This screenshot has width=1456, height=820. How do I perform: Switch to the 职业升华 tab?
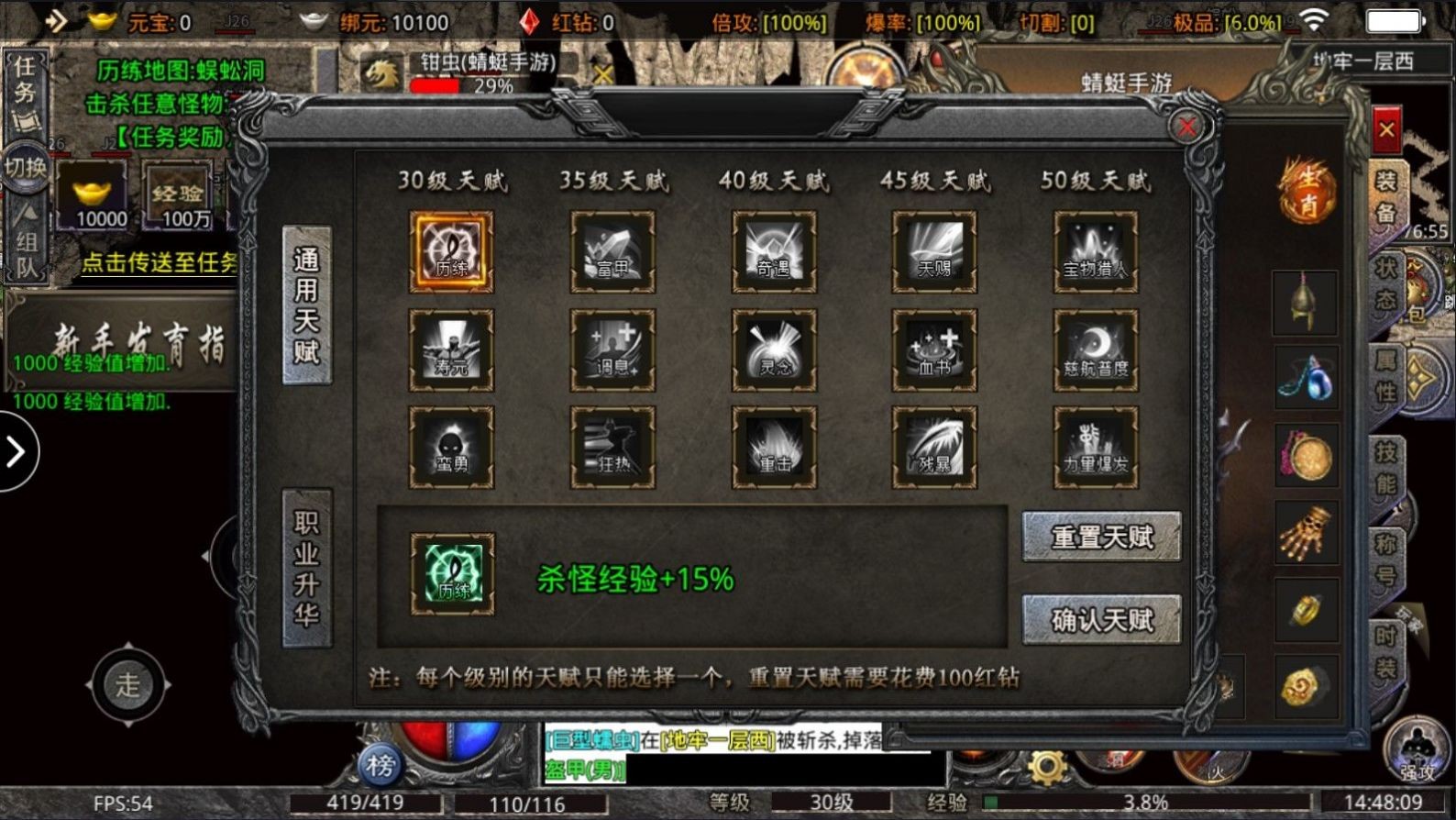click(x=306, y=569)
